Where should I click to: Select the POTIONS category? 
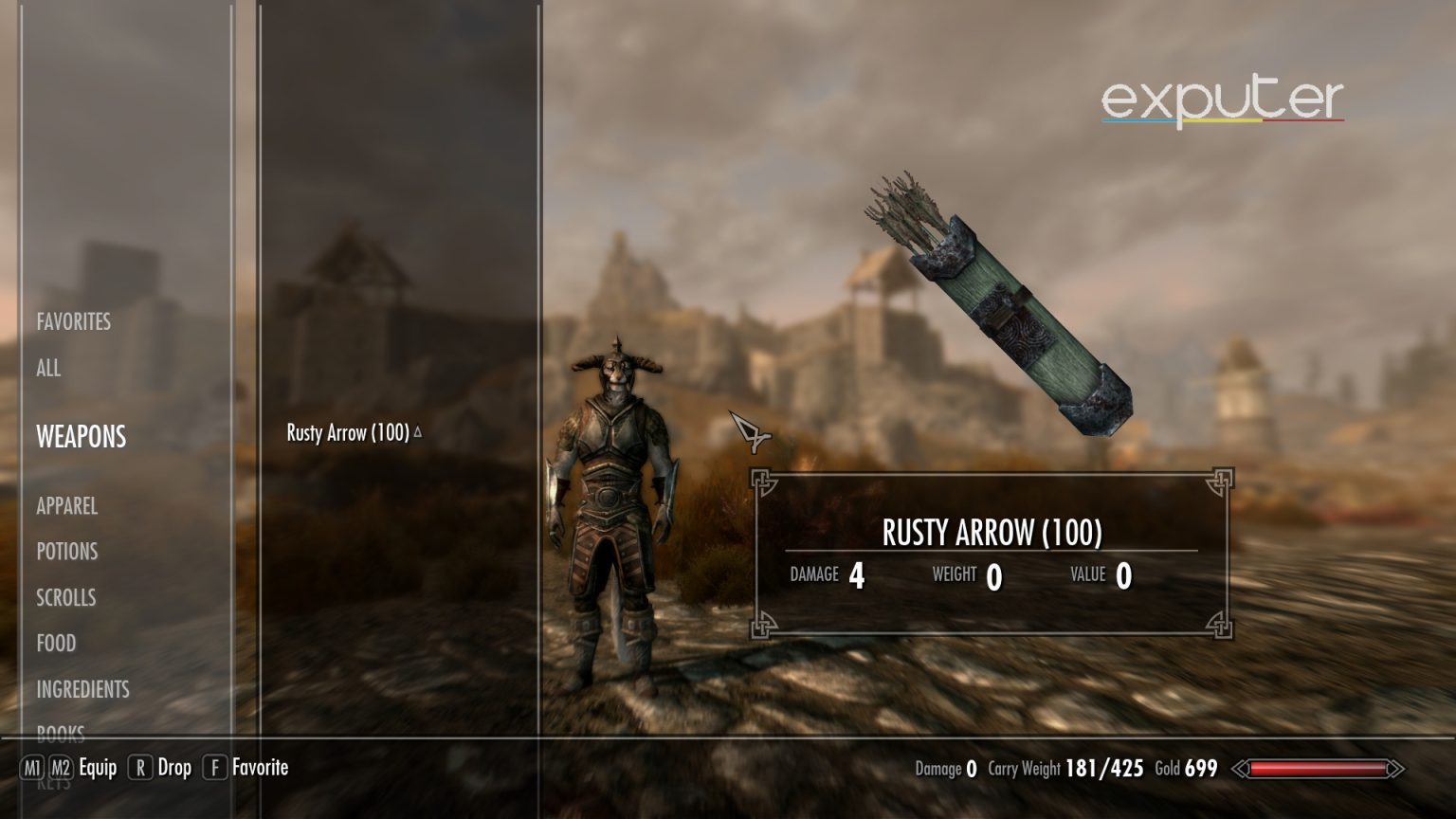65,552
